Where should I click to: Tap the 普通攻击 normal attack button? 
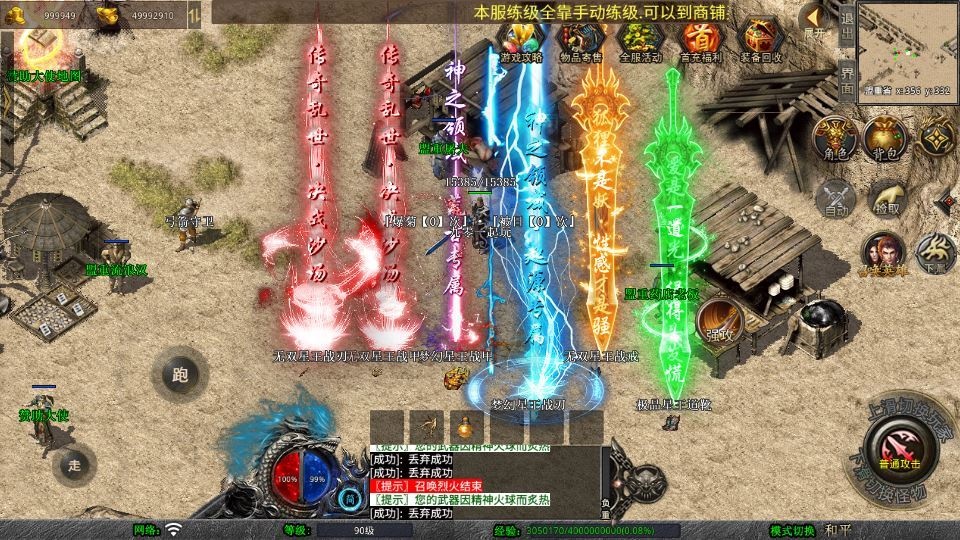coord(896,446)
